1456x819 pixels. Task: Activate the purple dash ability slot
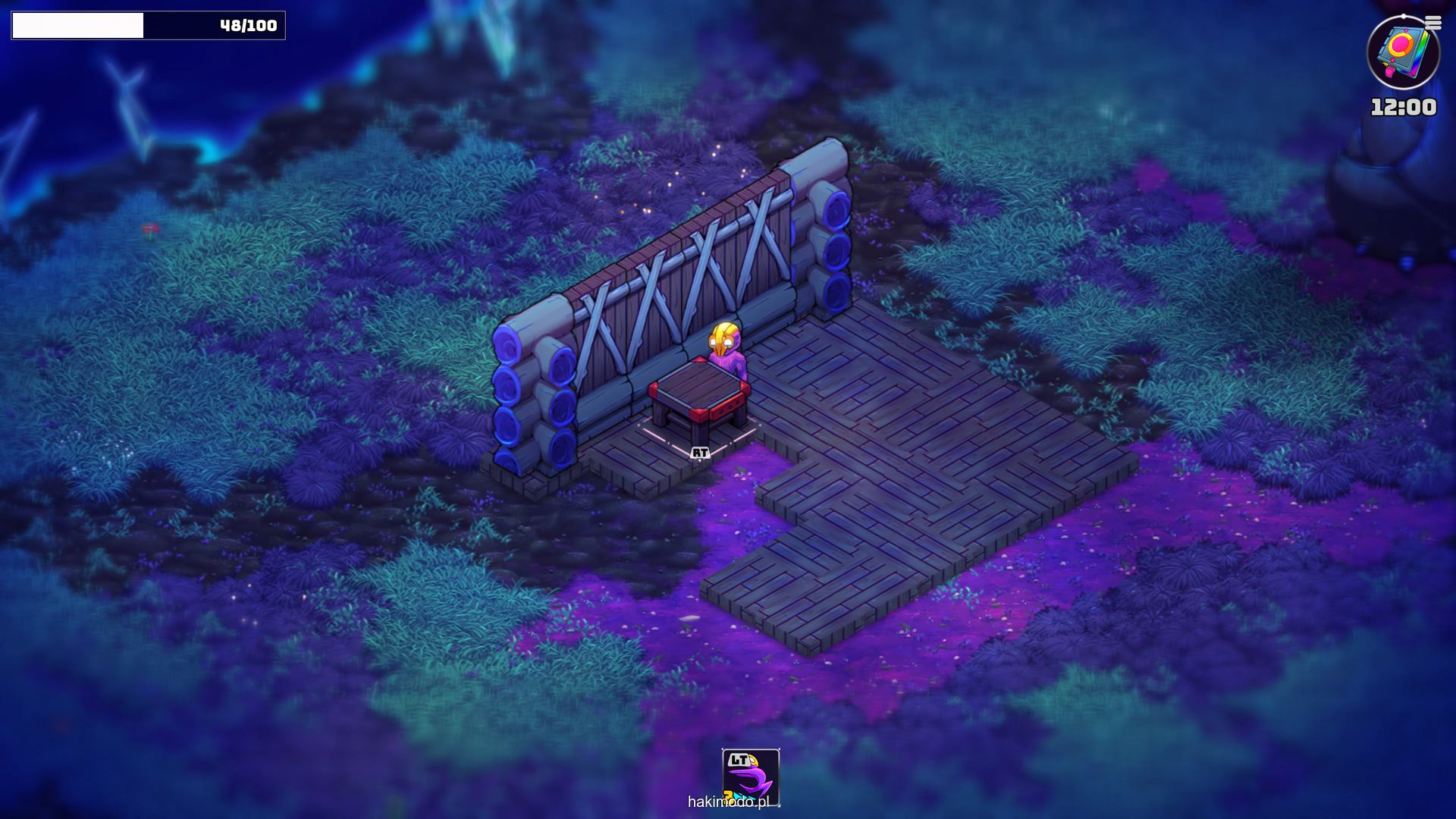750,777
